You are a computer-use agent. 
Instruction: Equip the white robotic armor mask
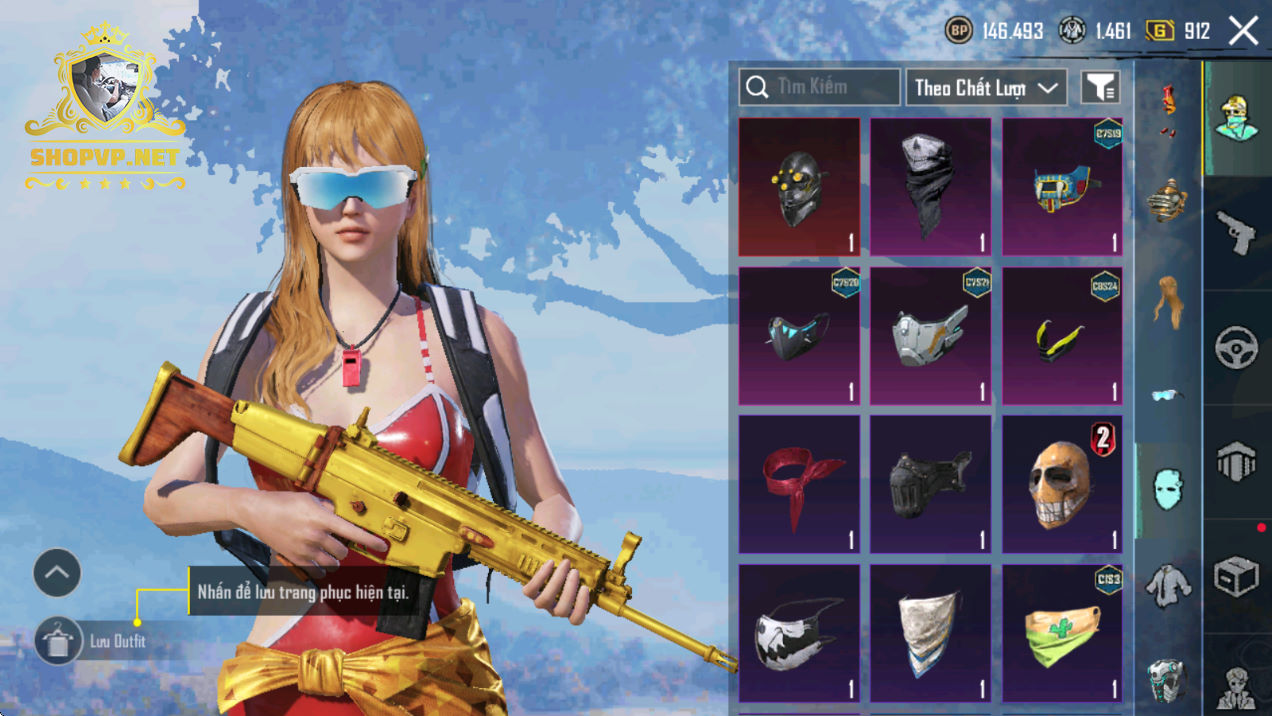click(930, 336)
